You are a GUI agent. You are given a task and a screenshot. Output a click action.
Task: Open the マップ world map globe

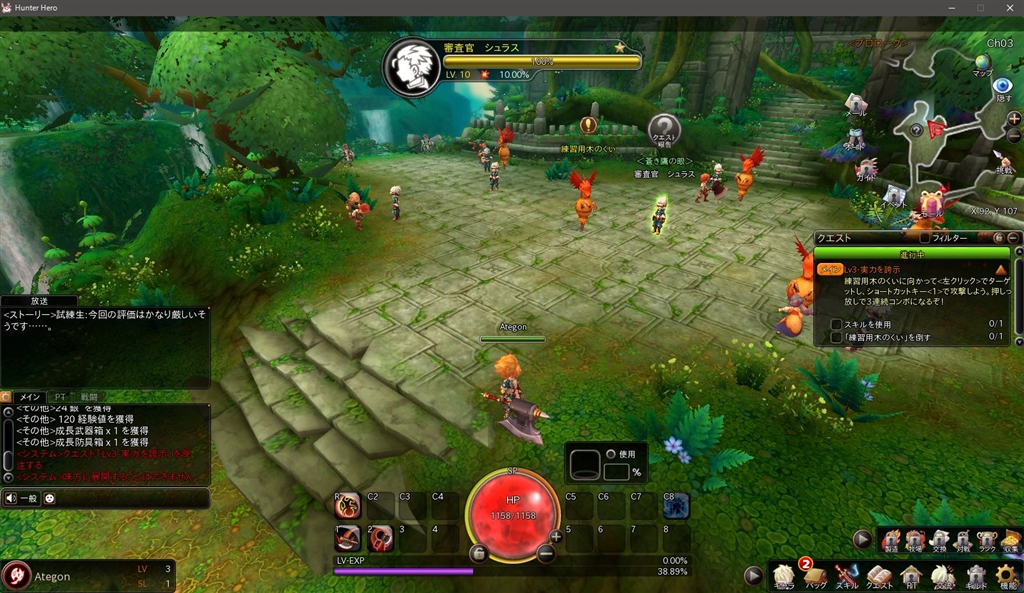[x=983, y=65]
